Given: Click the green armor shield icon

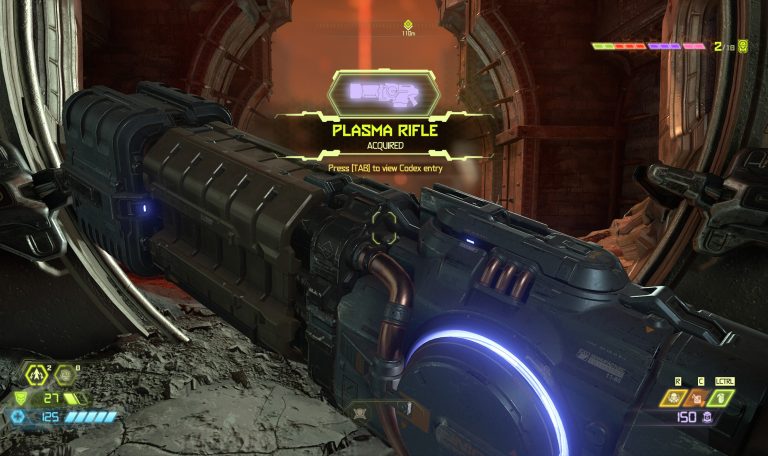Looking at the screenshot, I should tap(19, 398).
